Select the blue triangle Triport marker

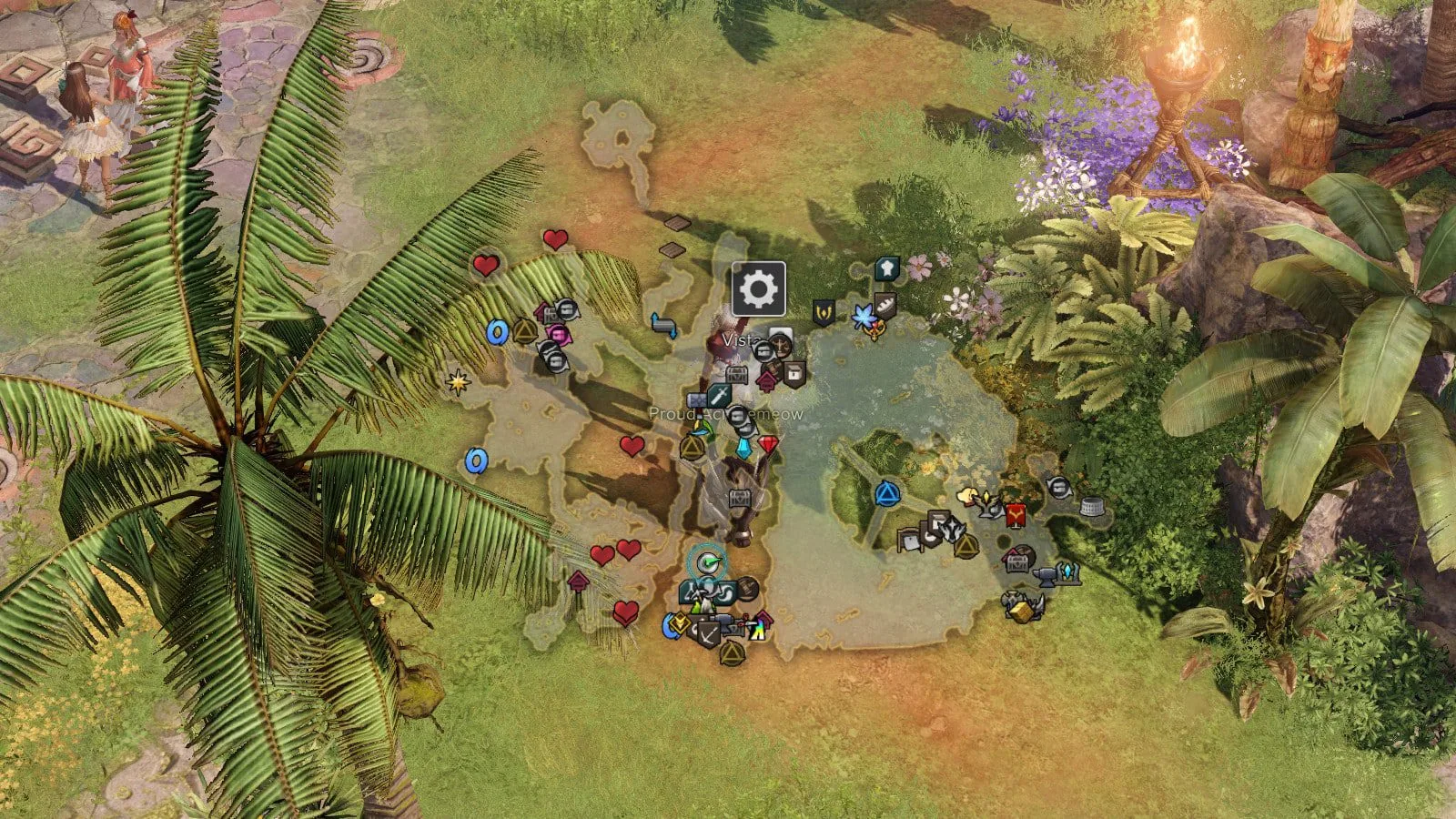point(886,494)
